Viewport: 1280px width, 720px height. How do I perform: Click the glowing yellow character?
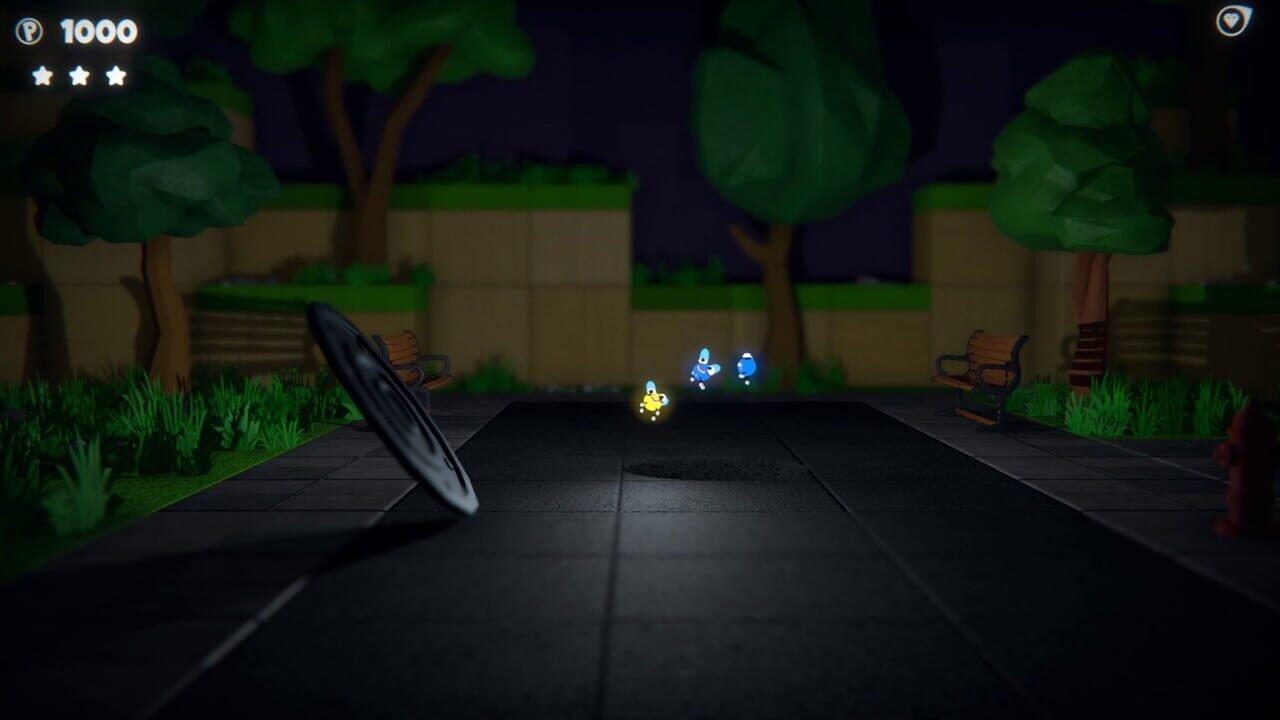tap(653, 398)
